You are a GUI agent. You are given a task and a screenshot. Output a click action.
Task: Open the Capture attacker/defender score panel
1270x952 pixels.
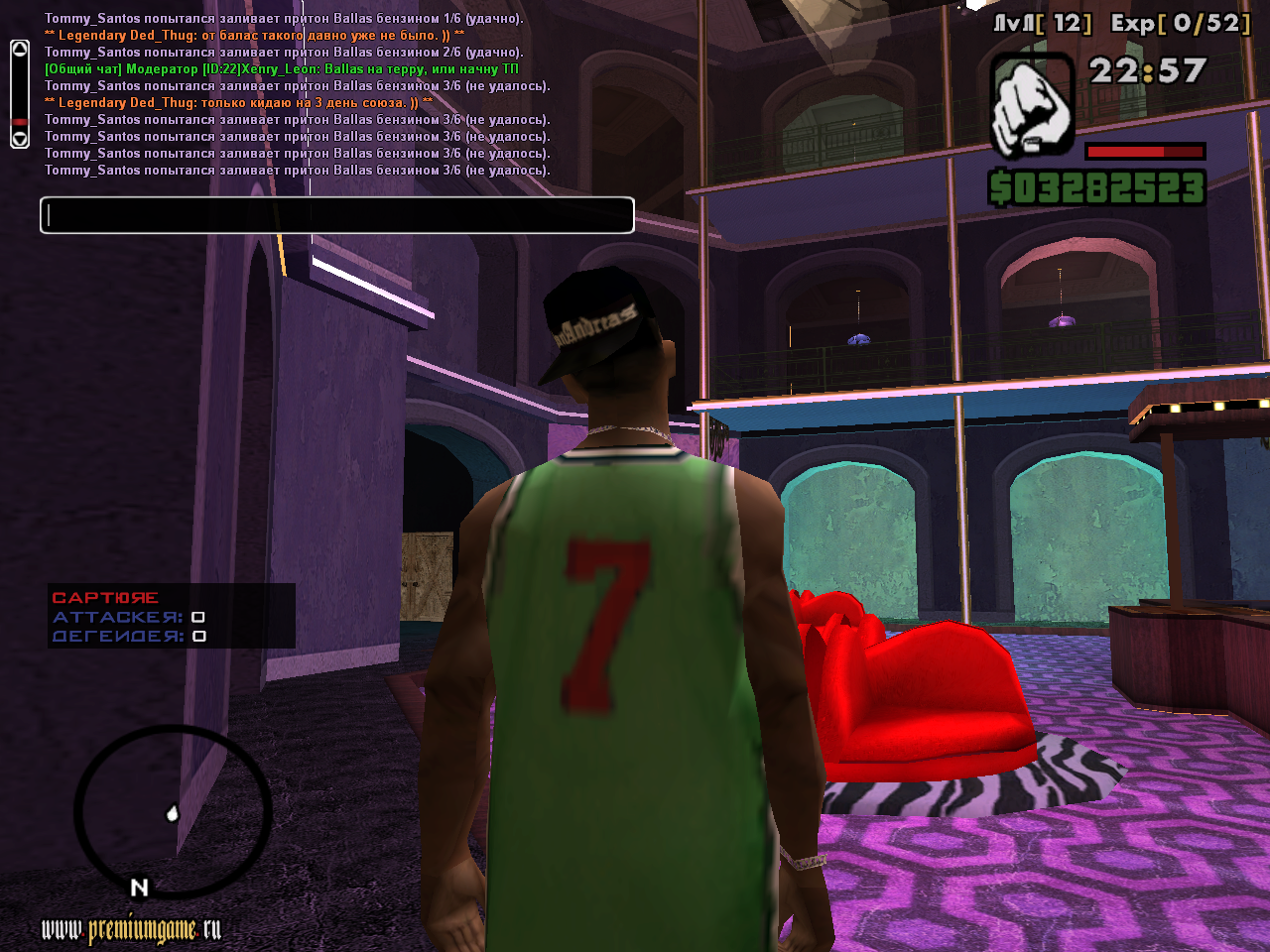(172, 616)
